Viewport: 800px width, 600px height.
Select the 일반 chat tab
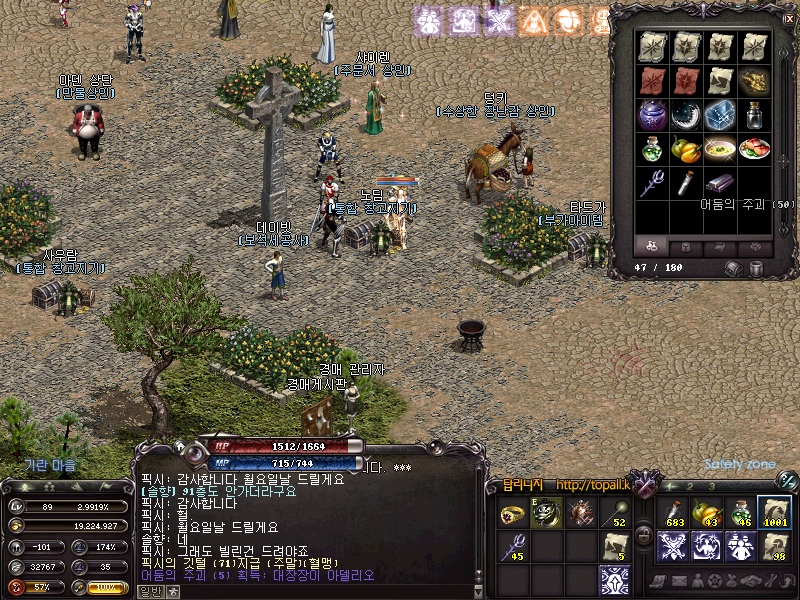coord(152,591)
